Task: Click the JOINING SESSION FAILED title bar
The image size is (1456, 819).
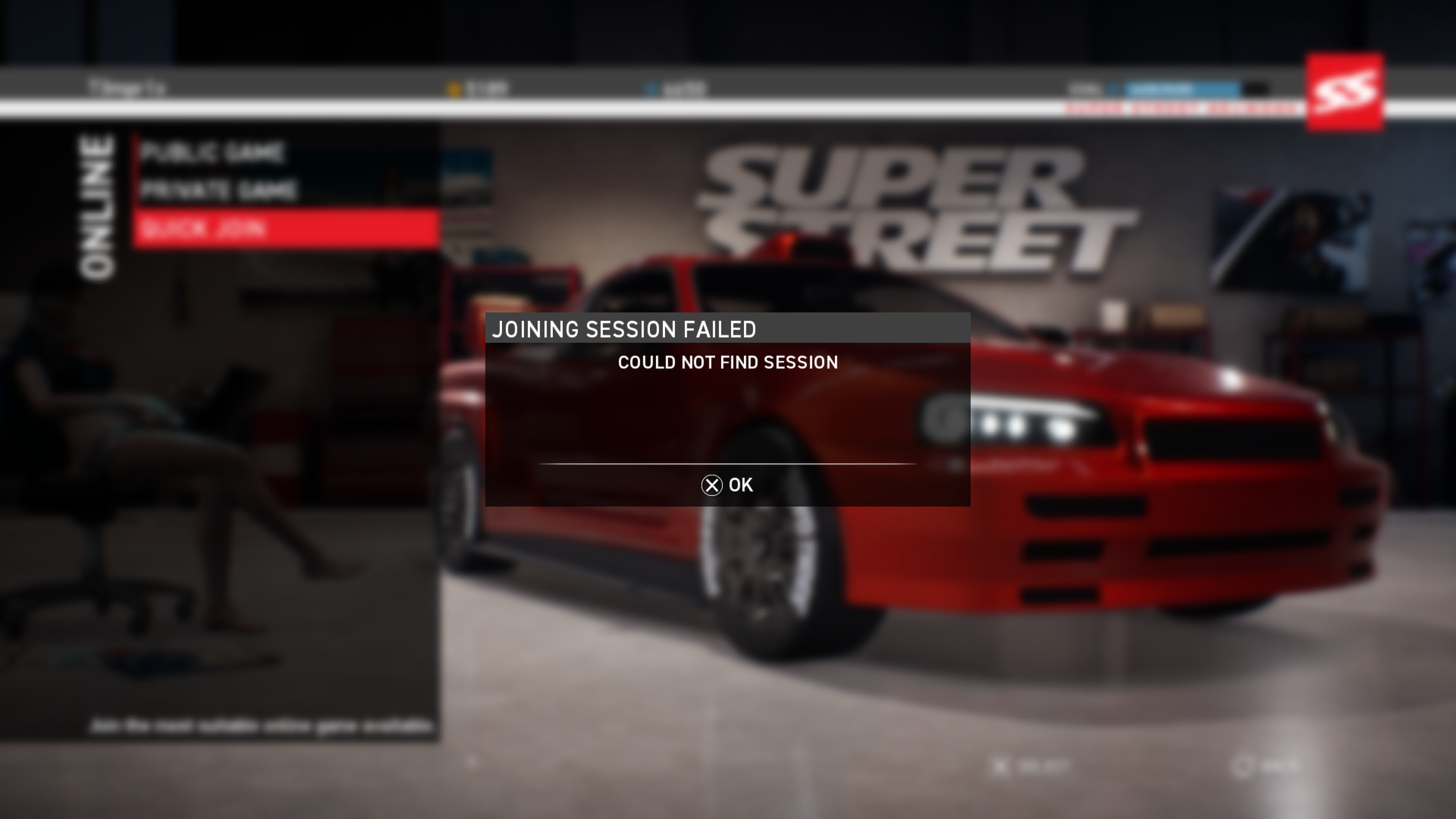Action: tap(625, 329)
